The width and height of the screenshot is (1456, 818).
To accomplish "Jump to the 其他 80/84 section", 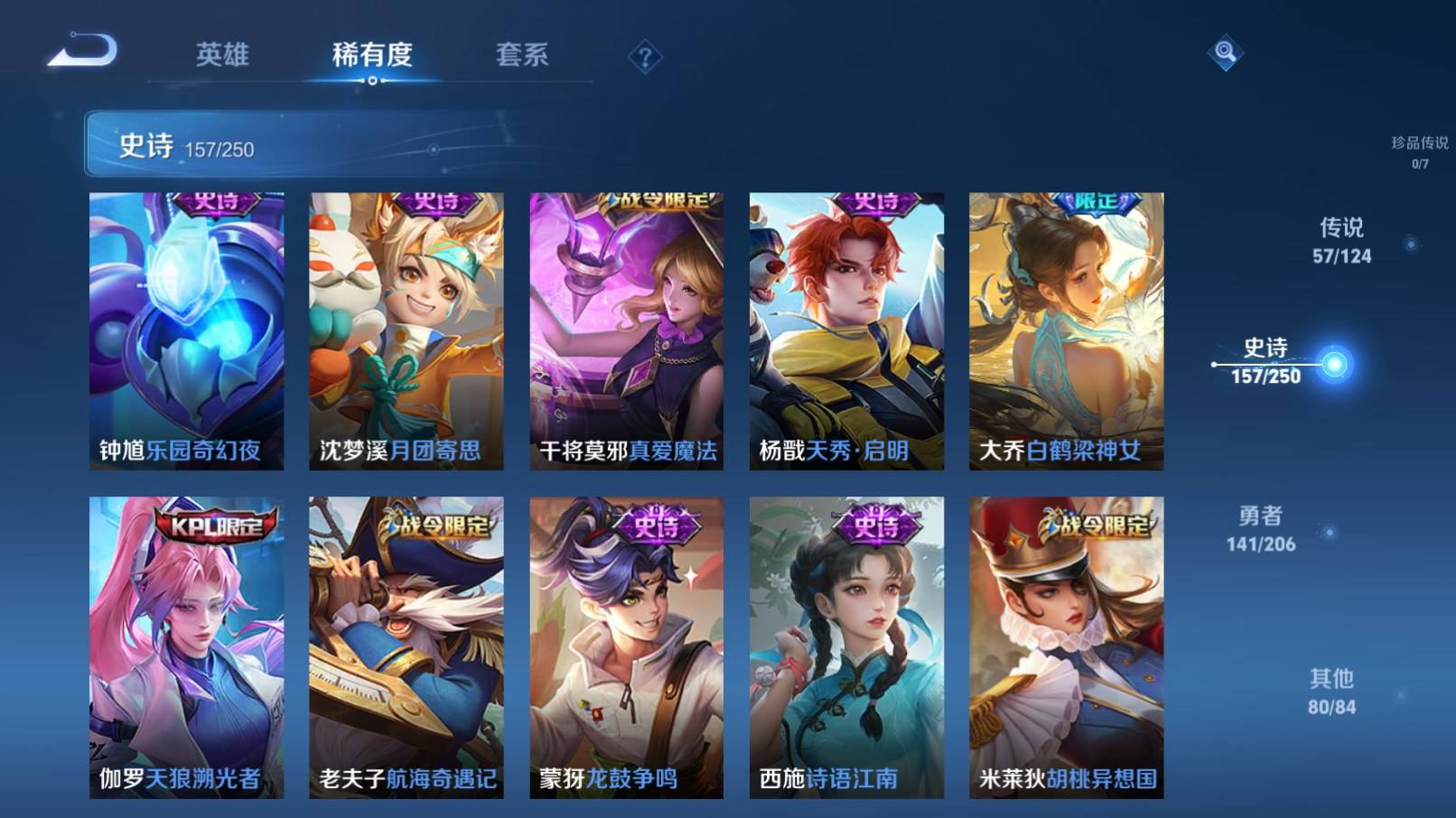I will click(x=1332, y=692).
